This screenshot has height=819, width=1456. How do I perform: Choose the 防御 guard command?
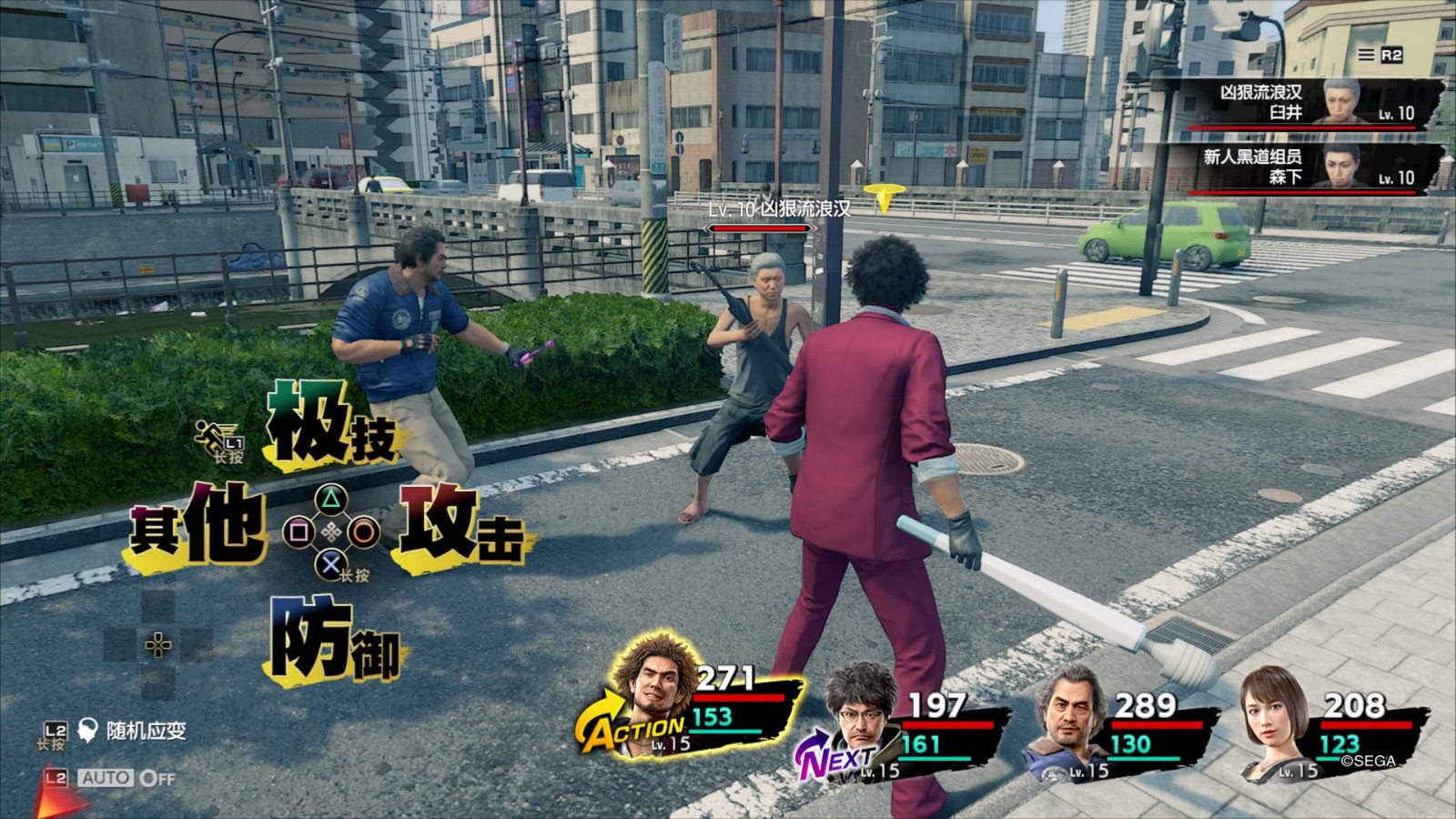point(334,640)
